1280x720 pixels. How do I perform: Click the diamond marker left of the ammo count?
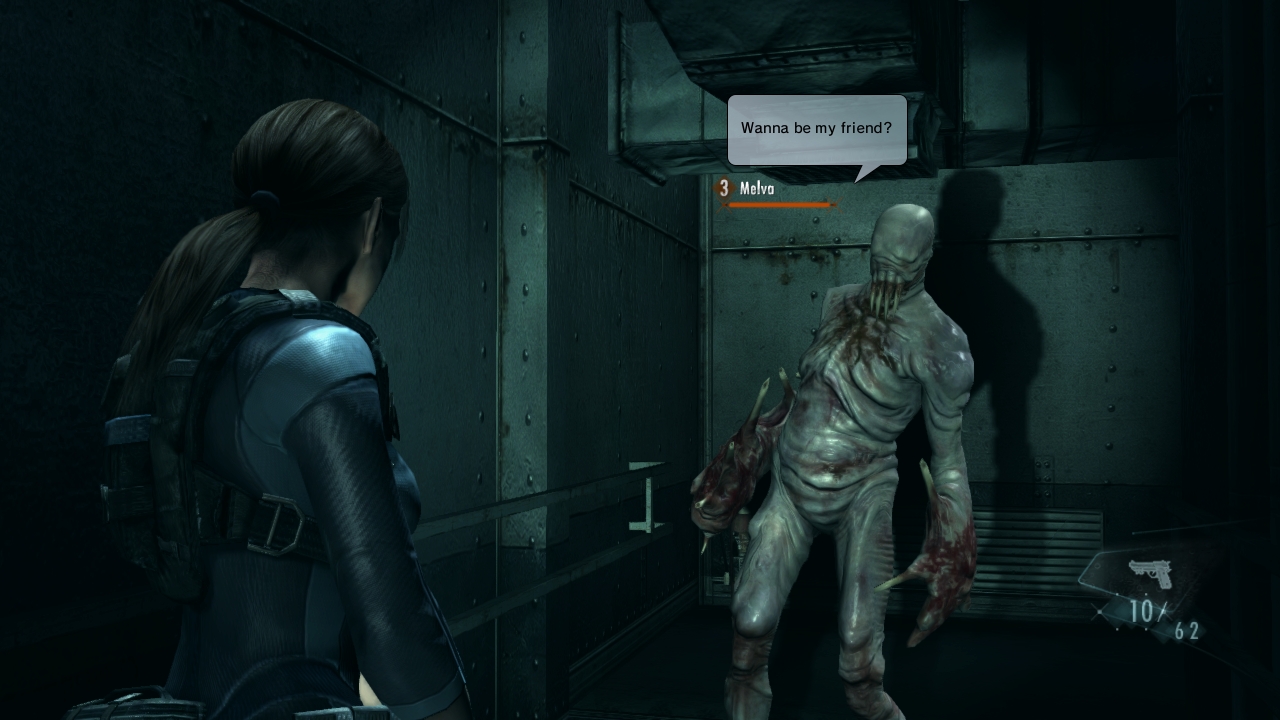(x=1099, y=612)
